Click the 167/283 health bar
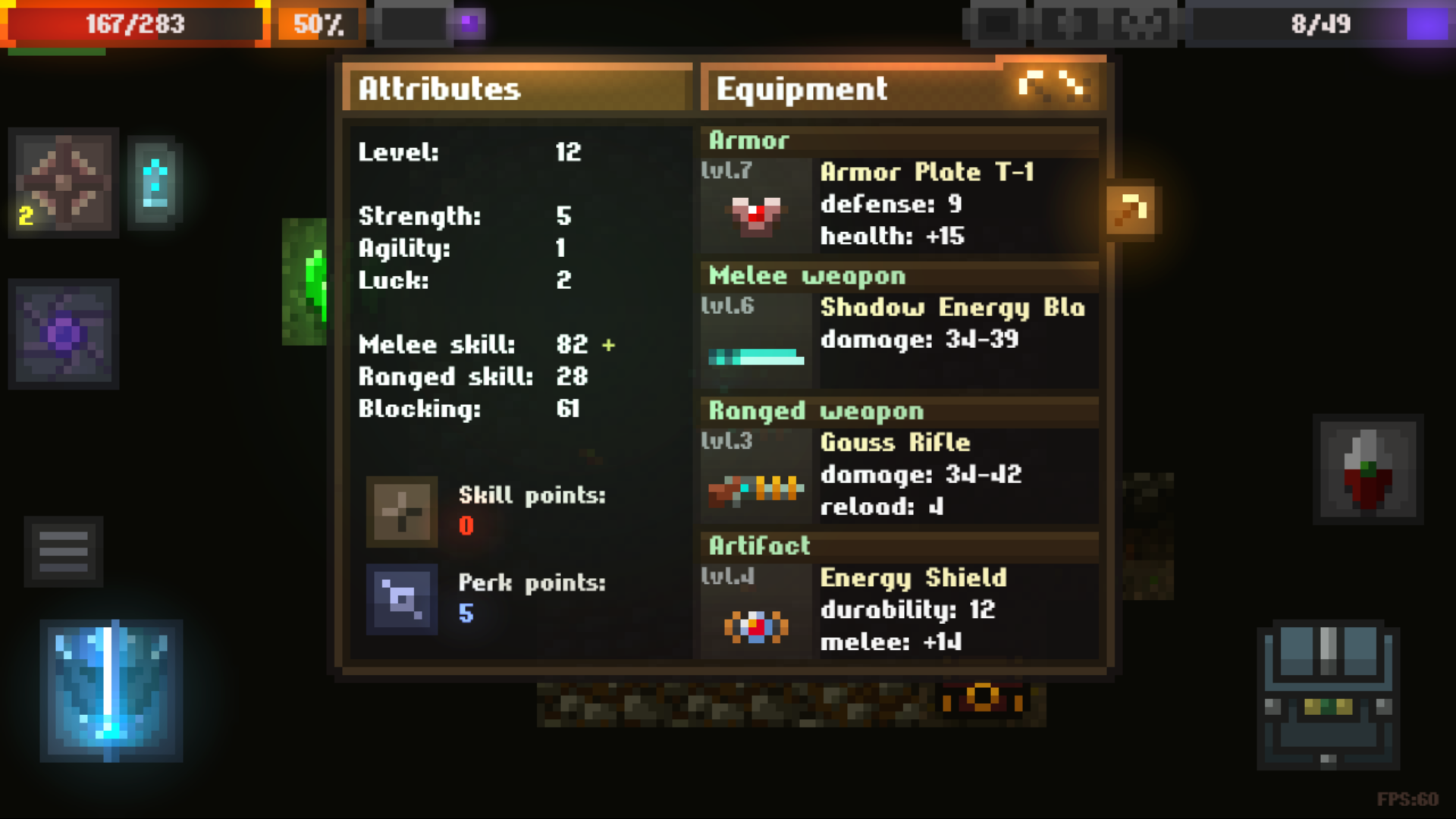The height and width of the screenshot is (819, 1456). coord(135,24)
